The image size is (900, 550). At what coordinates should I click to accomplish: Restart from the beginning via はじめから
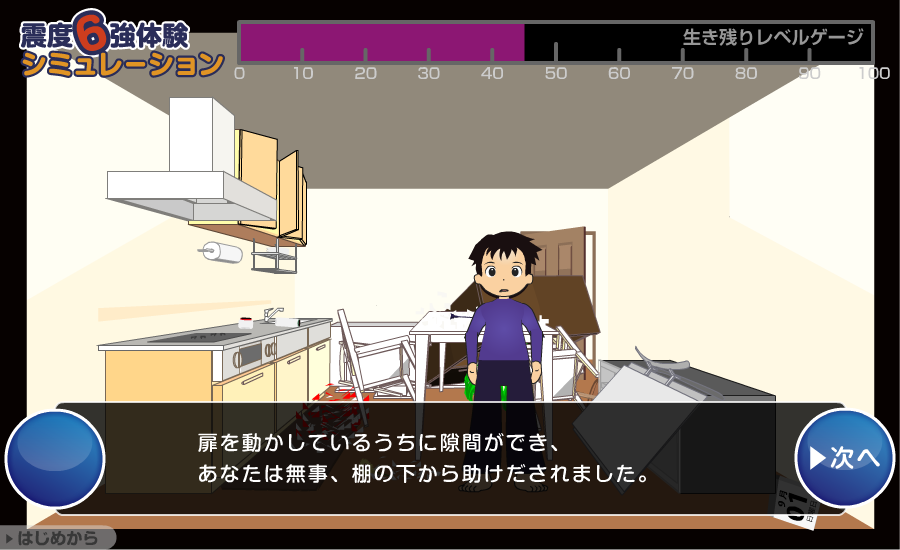coord(57,539)
